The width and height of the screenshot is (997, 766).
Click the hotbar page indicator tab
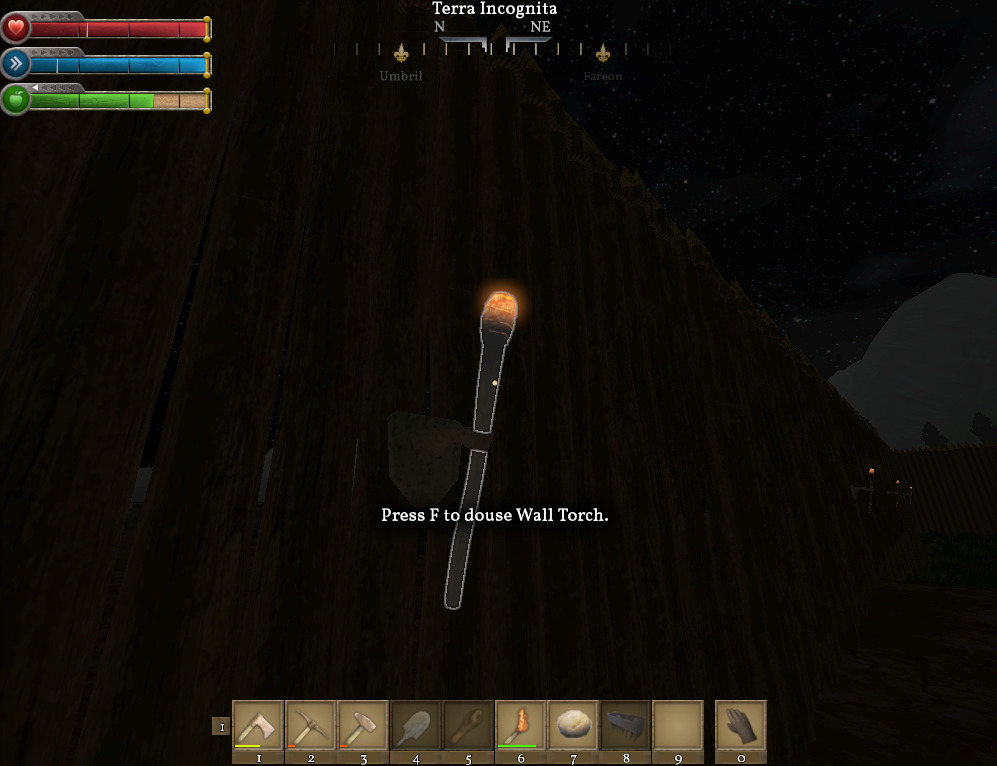click(221, 727)
